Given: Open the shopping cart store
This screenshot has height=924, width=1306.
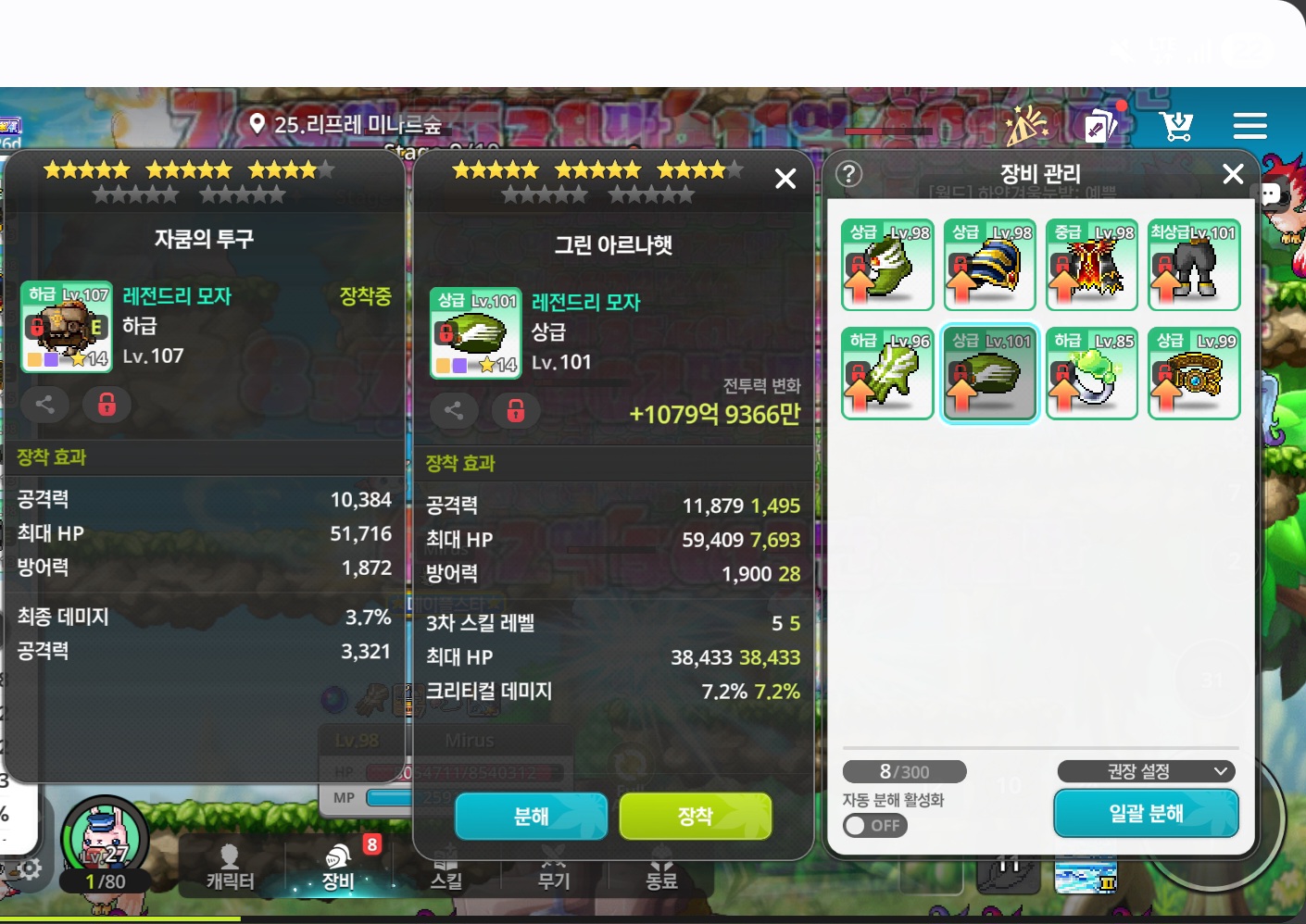Looking at the screenshot, I should click(1176, 126).
